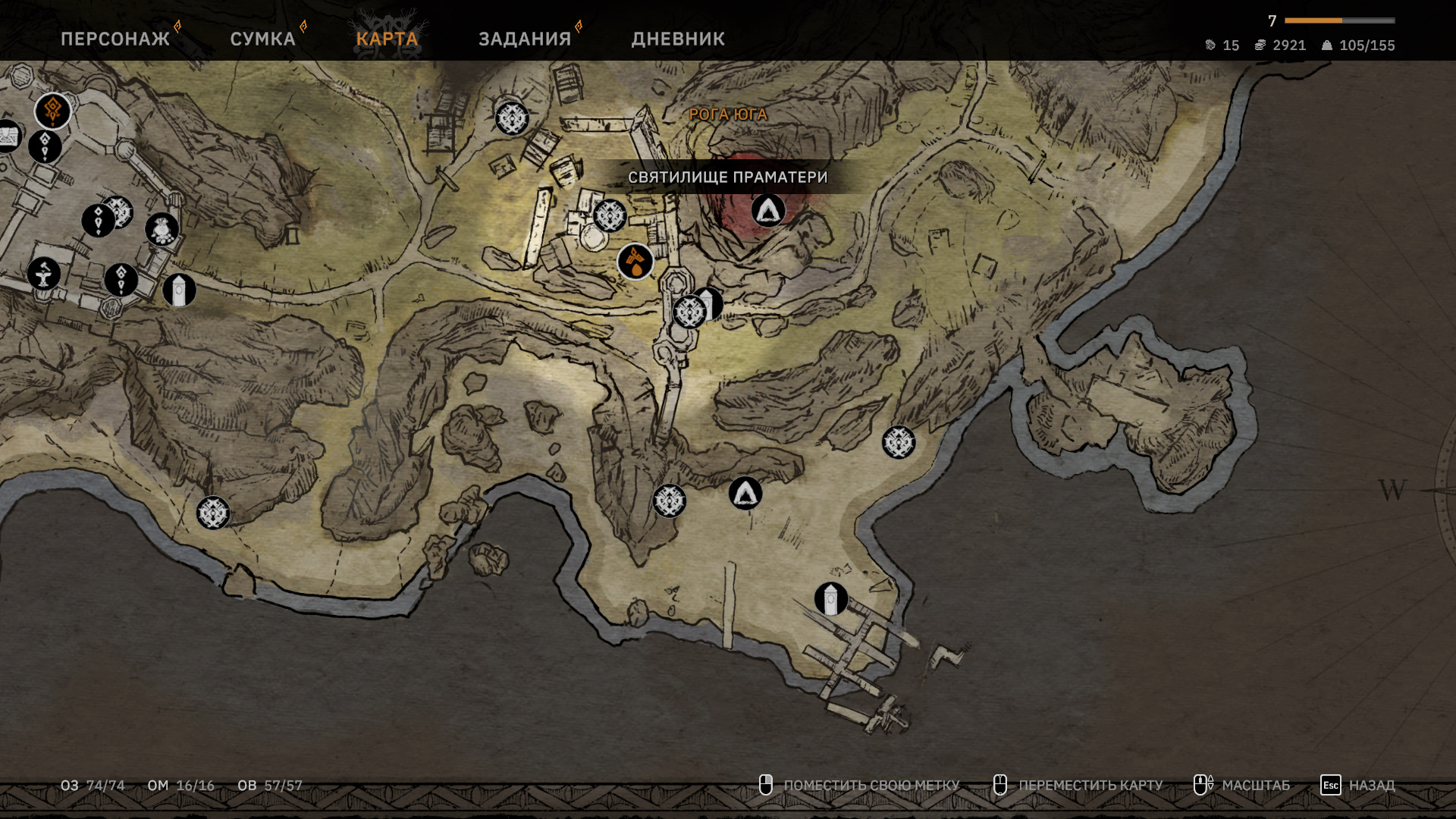Select the obelisk marker near the docks

831,599
